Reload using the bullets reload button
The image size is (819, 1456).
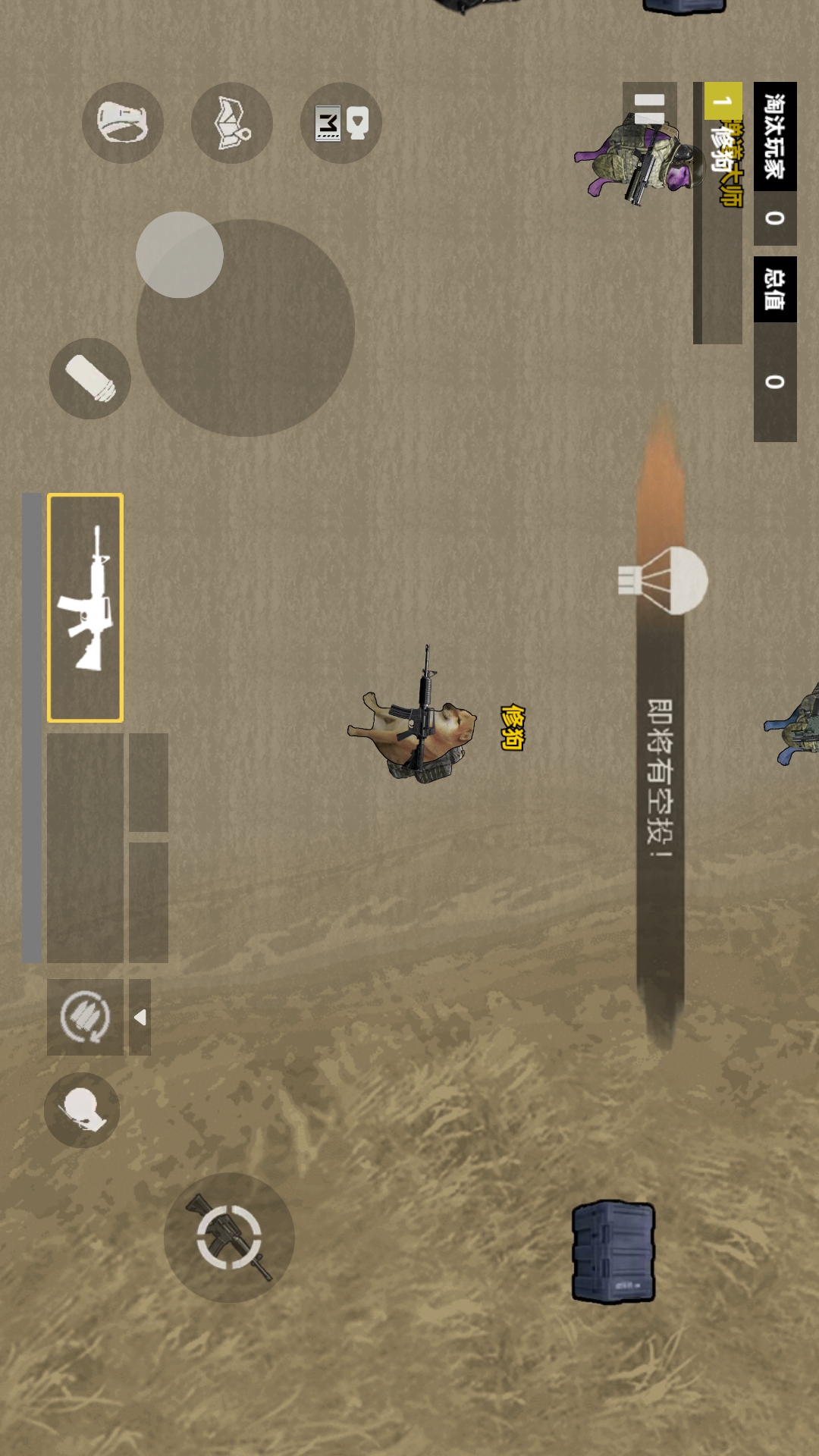click(85, 1017)
